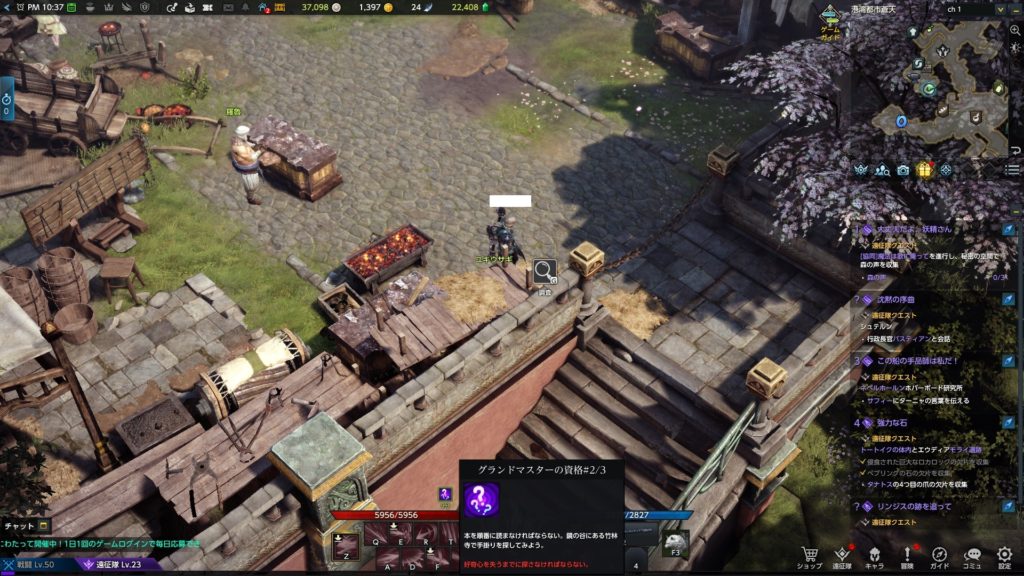Open the 遠征隊 expedition menu

pyautogui.click(x=842, y=556)
